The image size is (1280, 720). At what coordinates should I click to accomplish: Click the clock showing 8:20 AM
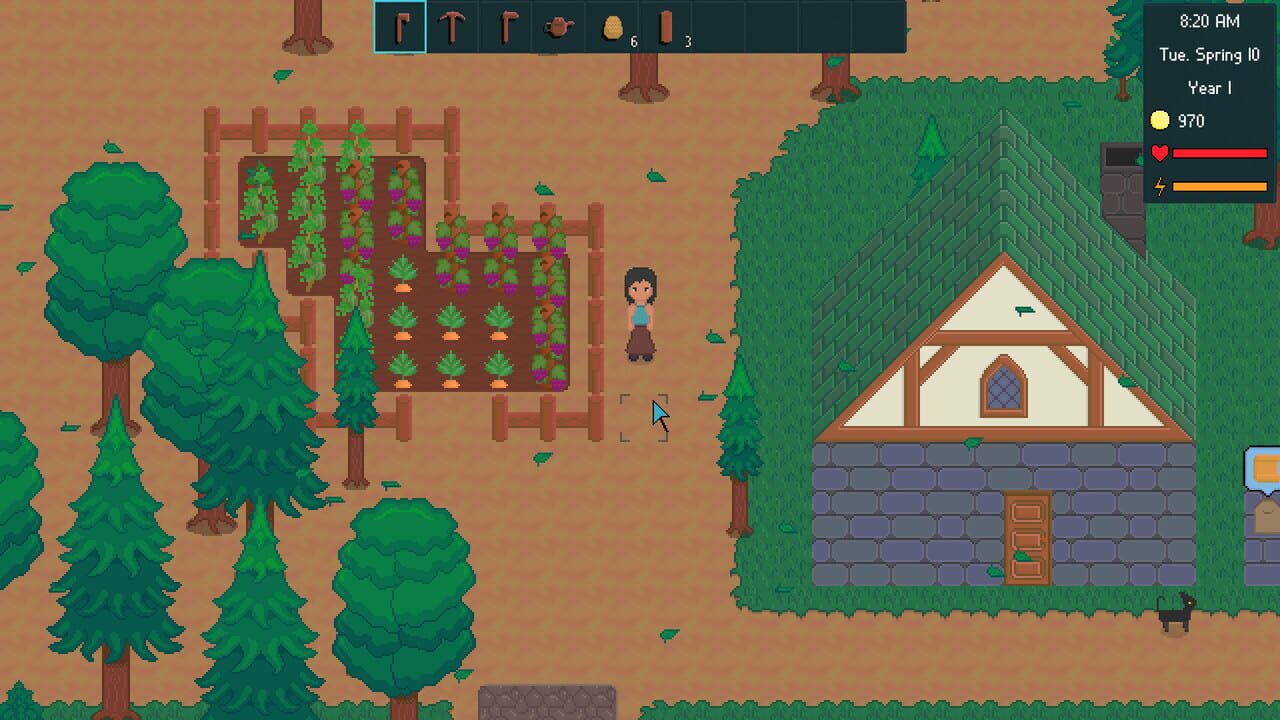pyautogui.click(x=1211, y=20)
